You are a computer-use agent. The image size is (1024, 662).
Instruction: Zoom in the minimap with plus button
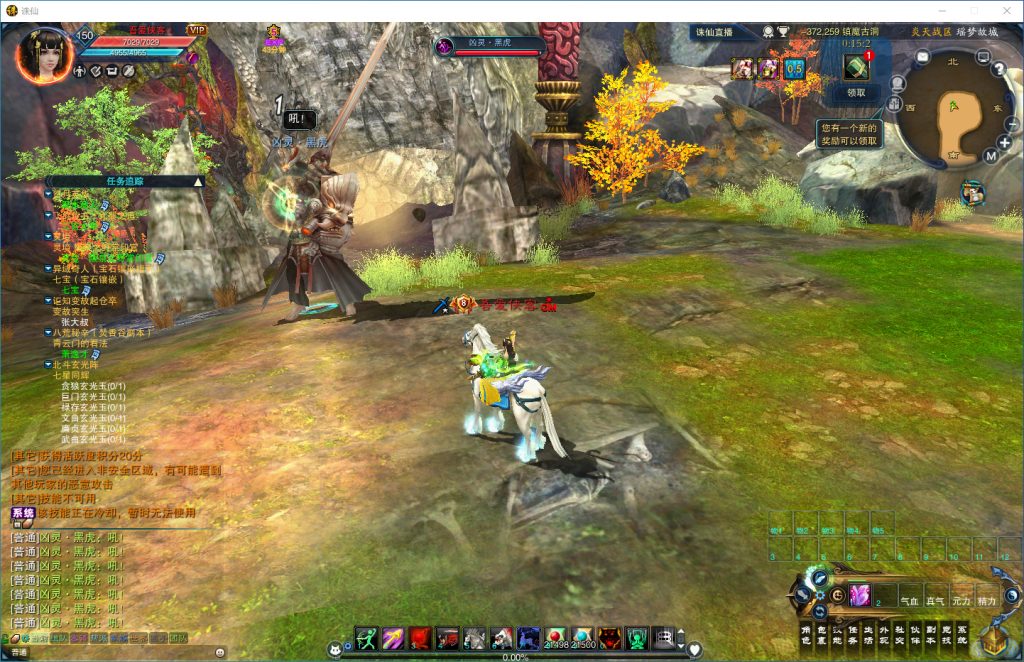click(1004, 142)
